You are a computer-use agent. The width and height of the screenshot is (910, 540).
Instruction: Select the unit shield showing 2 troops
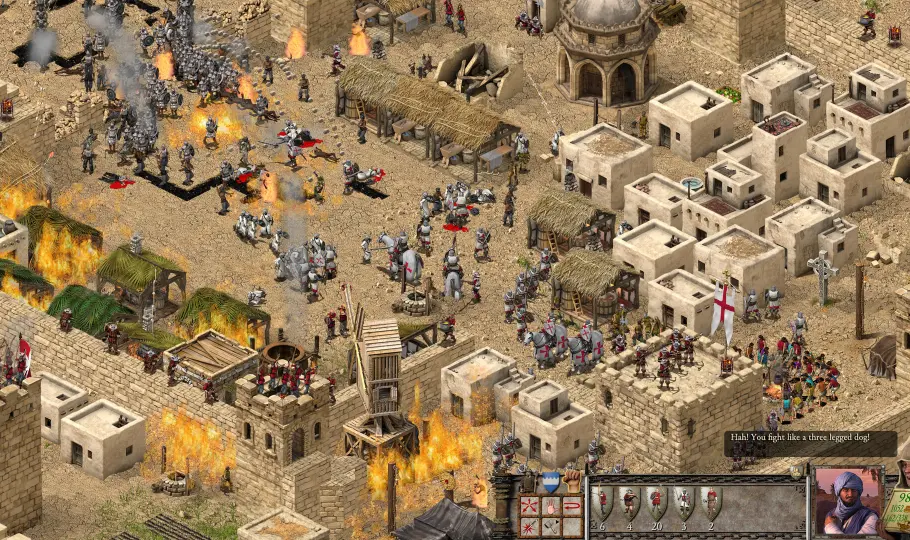(x=711, y=502)
